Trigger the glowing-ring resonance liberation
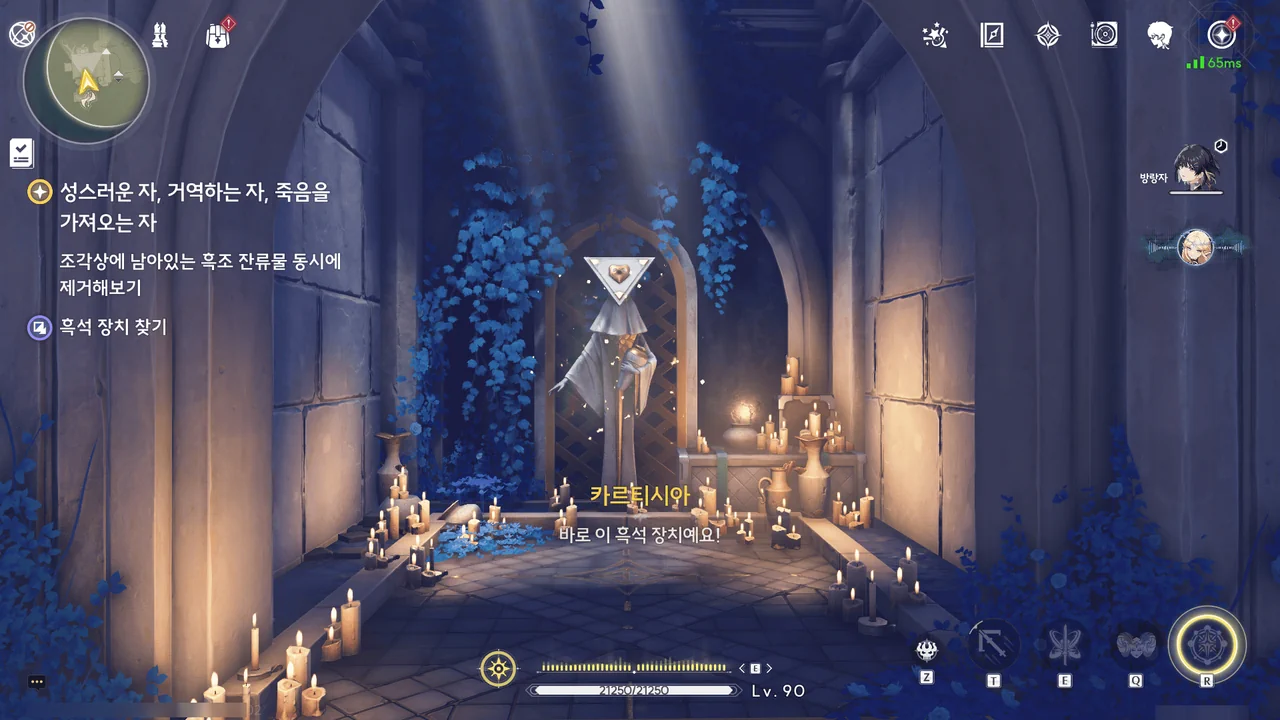The image size is (1280, 720). (x=1207, y=645)
